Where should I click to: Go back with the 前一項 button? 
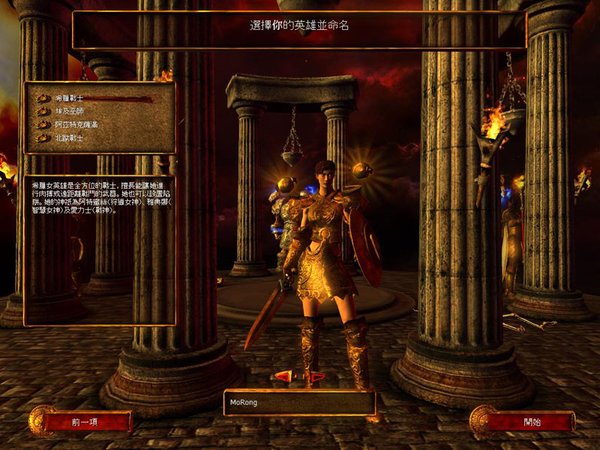coord(86,421)
